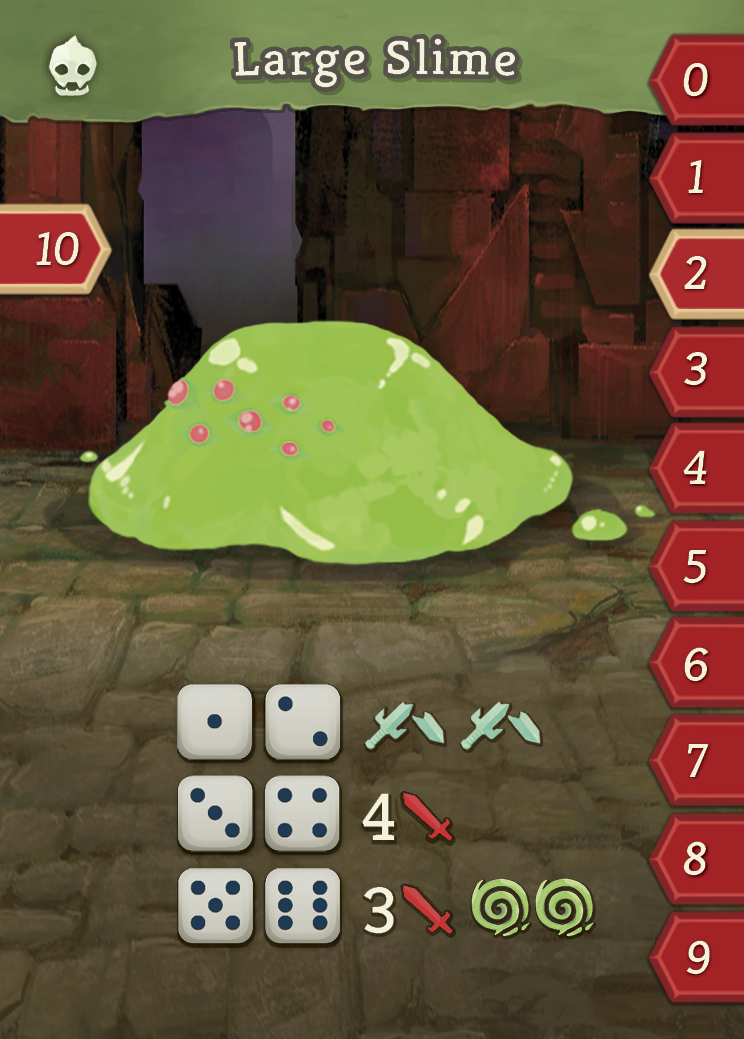744x1039 pixels.
Task: Pick the 6 health marker
Action: 698,664
